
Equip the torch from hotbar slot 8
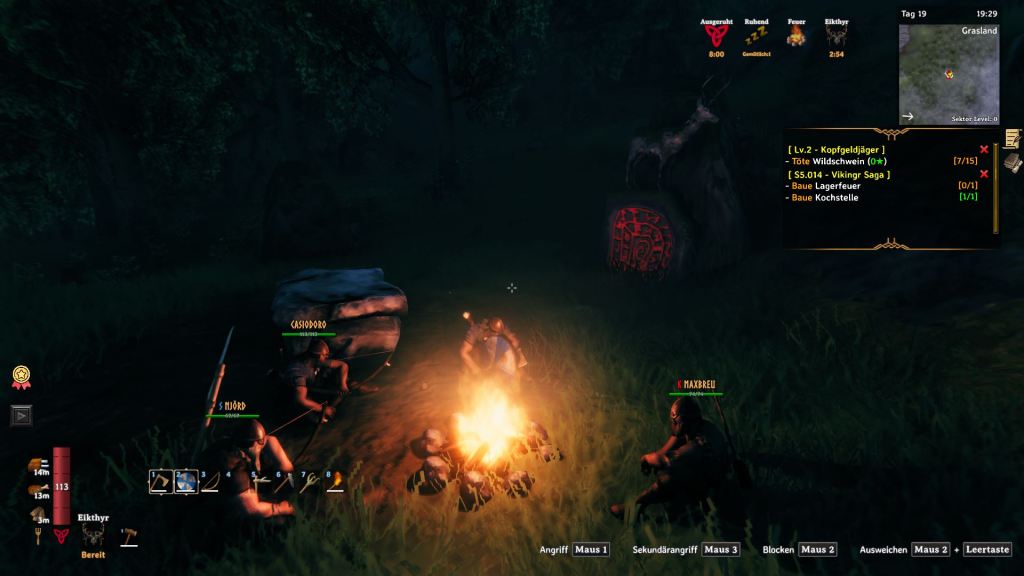[x=336, y=482]
